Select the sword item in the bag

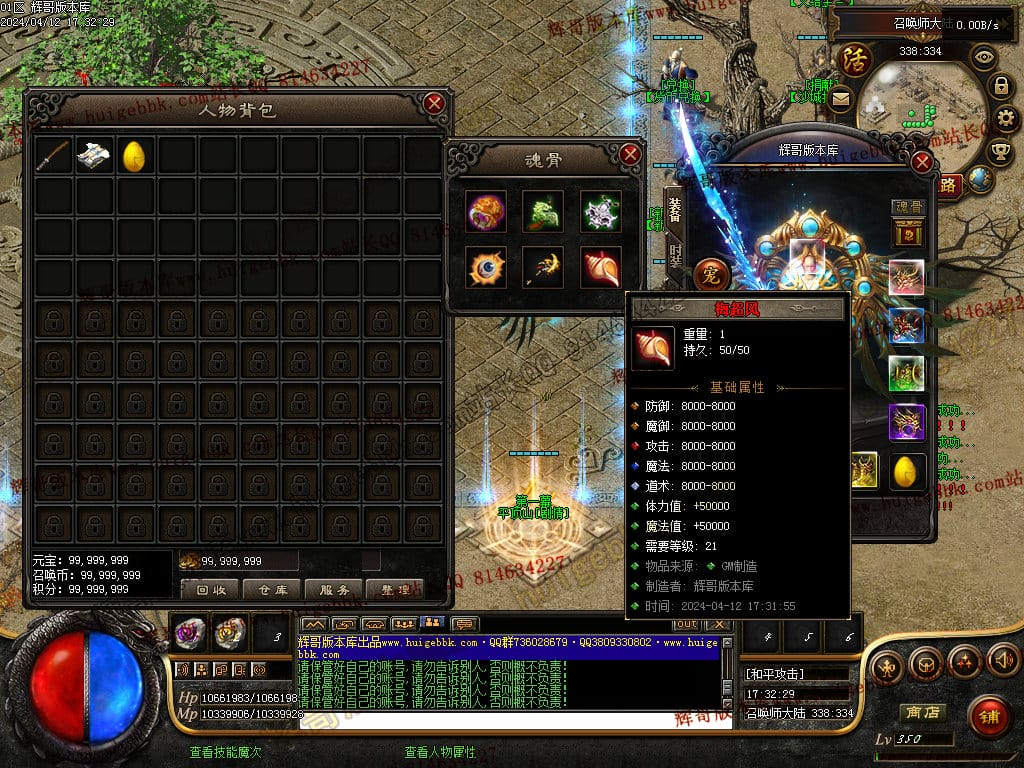[53, 155]
